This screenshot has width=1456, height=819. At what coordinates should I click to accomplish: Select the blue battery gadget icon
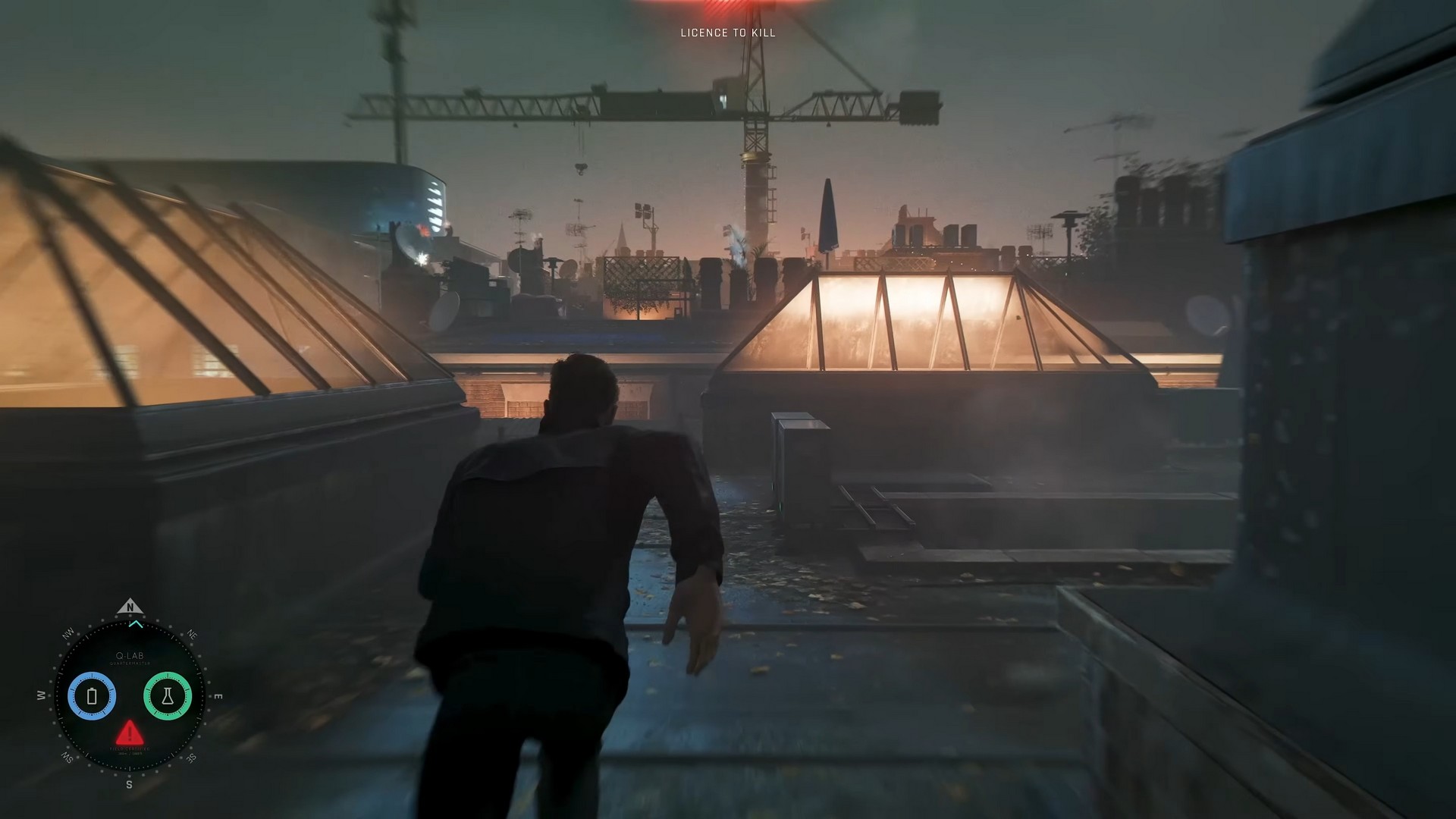(x=93, y=695)
